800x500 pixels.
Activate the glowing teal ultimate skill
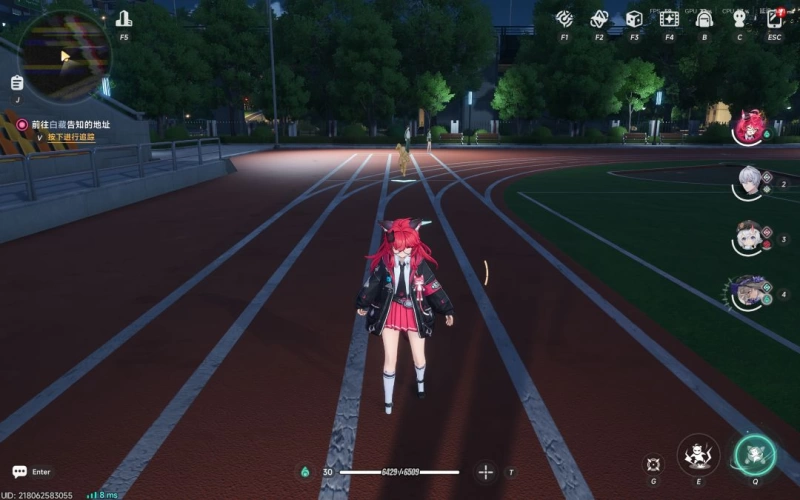[x=755, y=455]
